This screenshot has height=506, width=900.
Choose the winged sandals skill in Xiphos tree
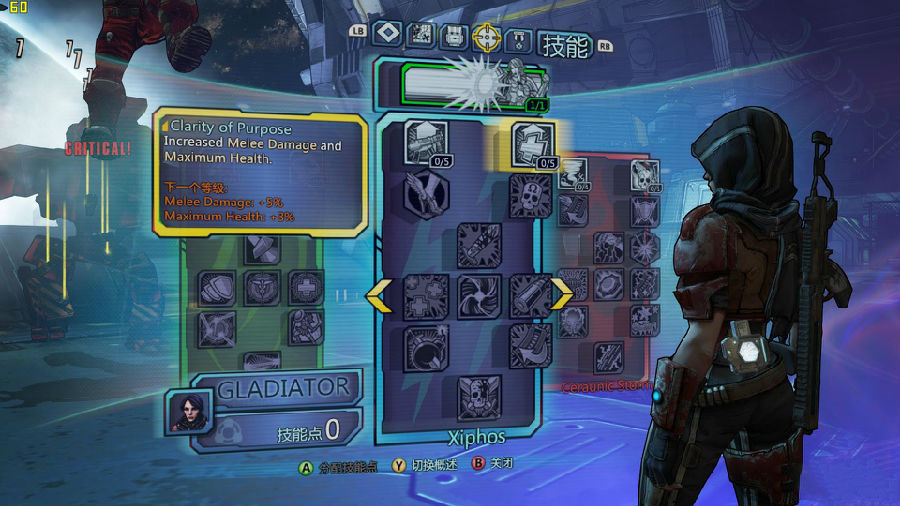click(426, 194)
